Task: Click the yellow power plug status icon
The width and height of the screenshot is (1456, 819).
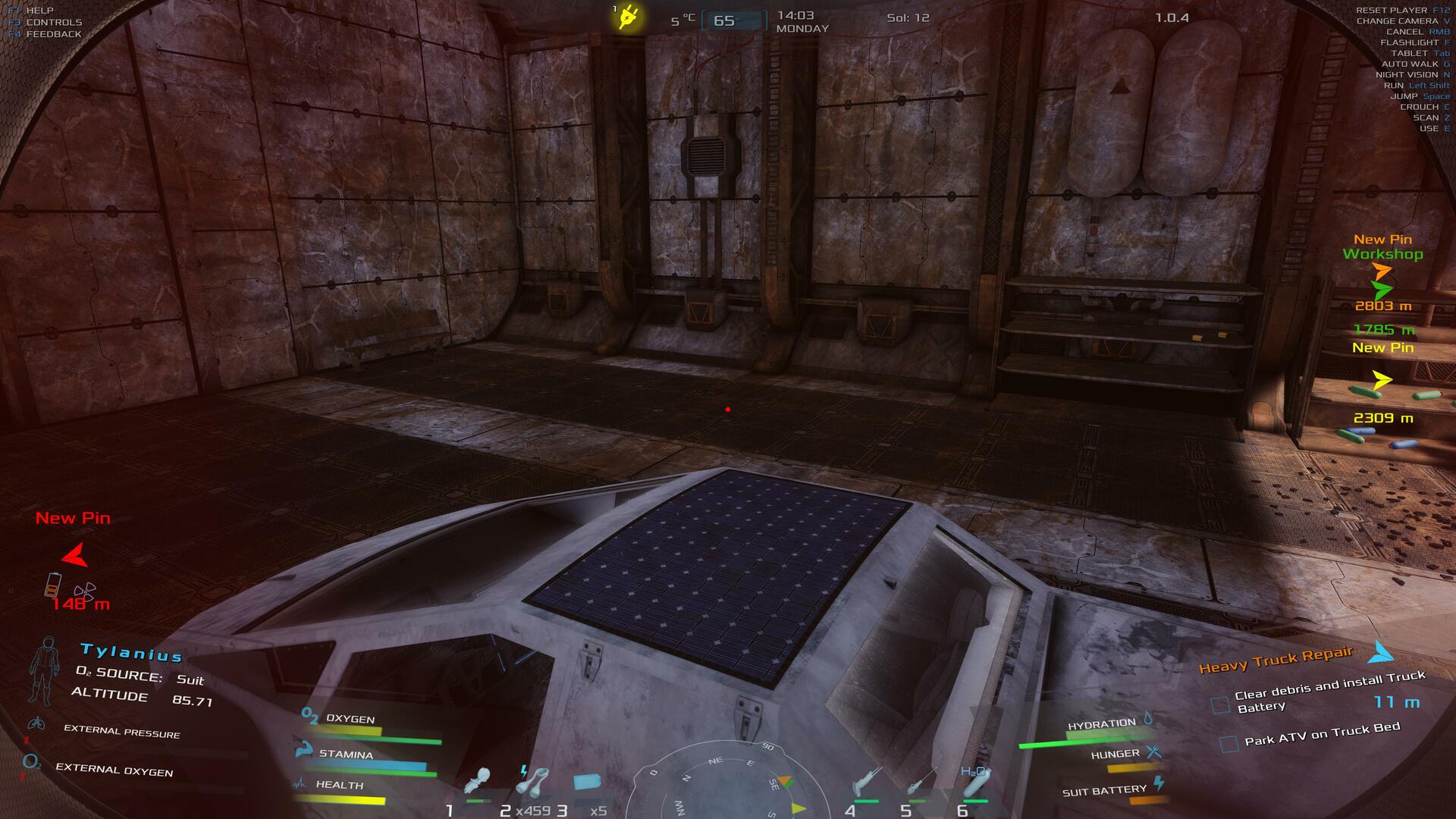Action: (629, 17)
